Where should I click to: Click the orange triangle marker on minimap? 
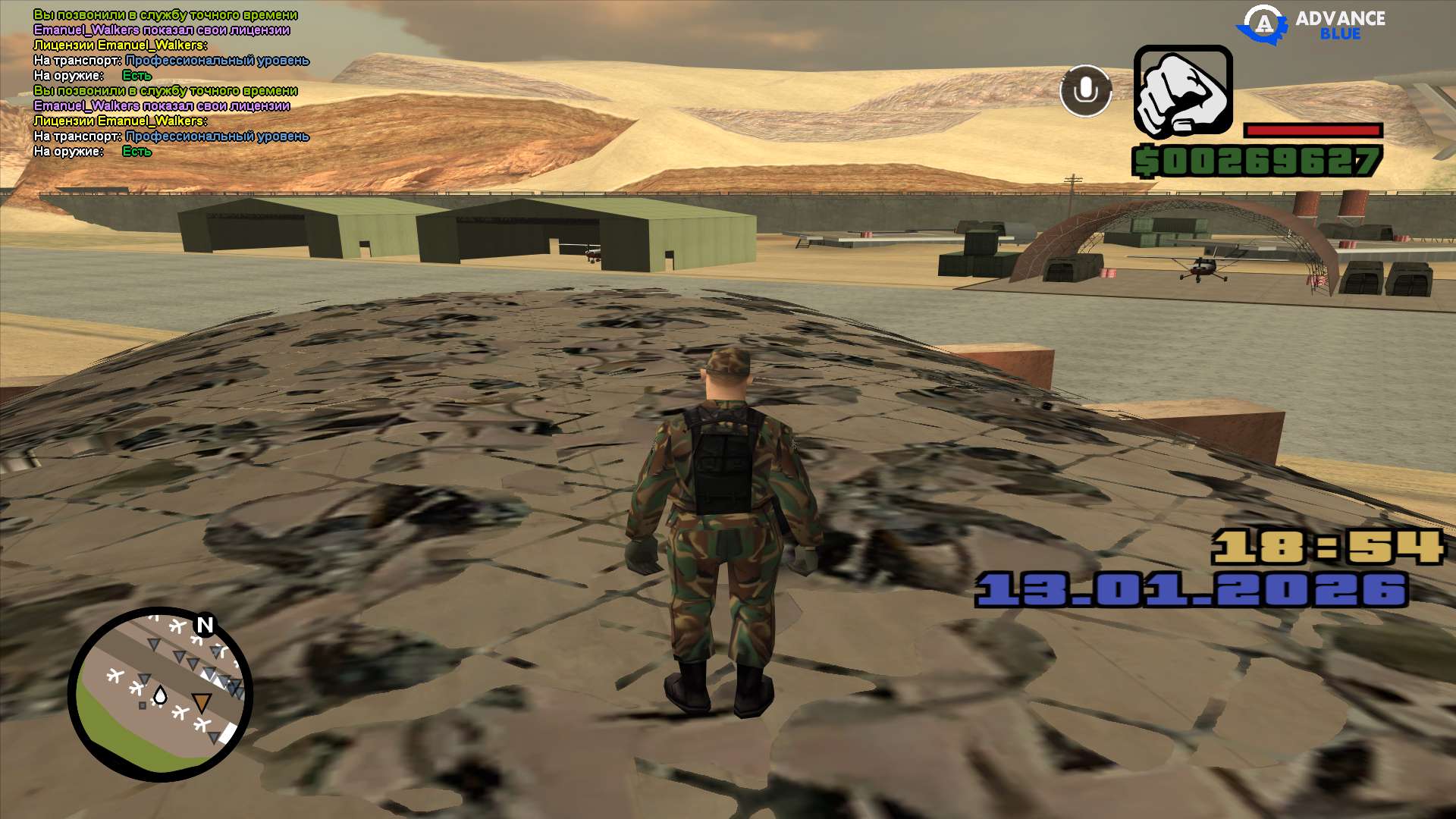(201, 702)
